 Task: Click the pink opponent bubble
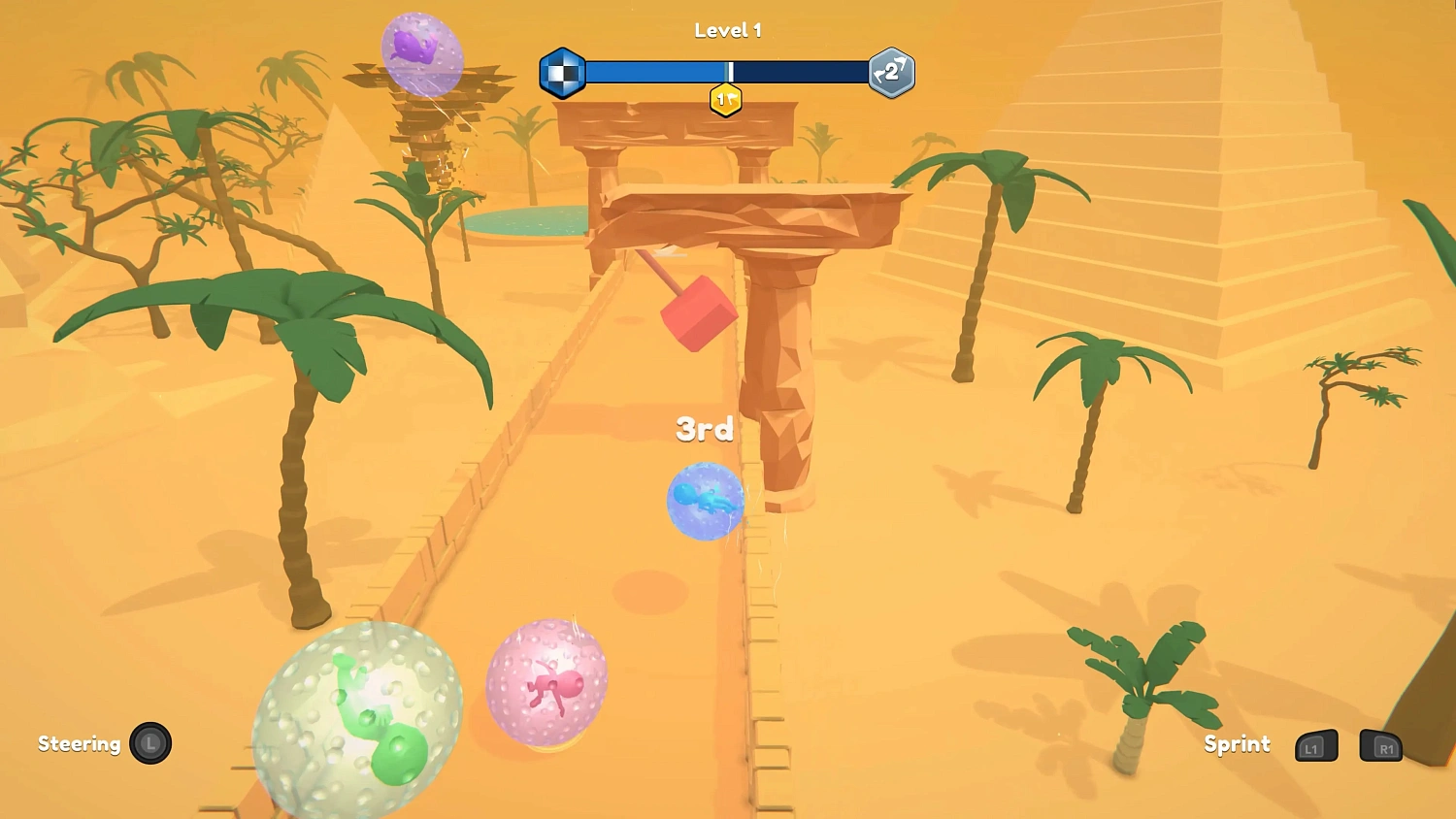pos(548,681)
